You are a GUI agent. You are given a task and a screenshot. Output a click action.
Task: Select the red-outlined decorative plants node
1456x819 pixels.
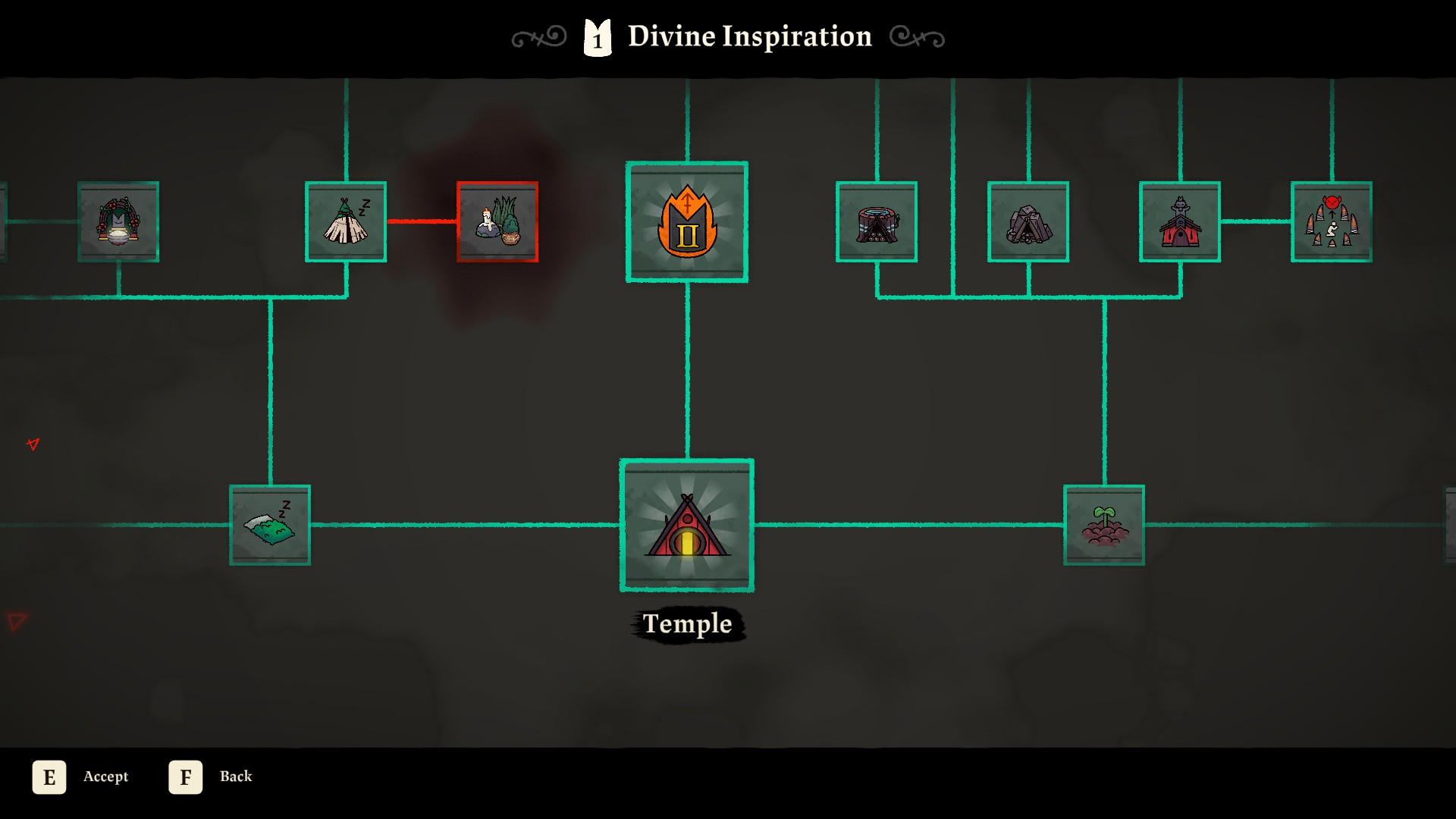[497, 221]
